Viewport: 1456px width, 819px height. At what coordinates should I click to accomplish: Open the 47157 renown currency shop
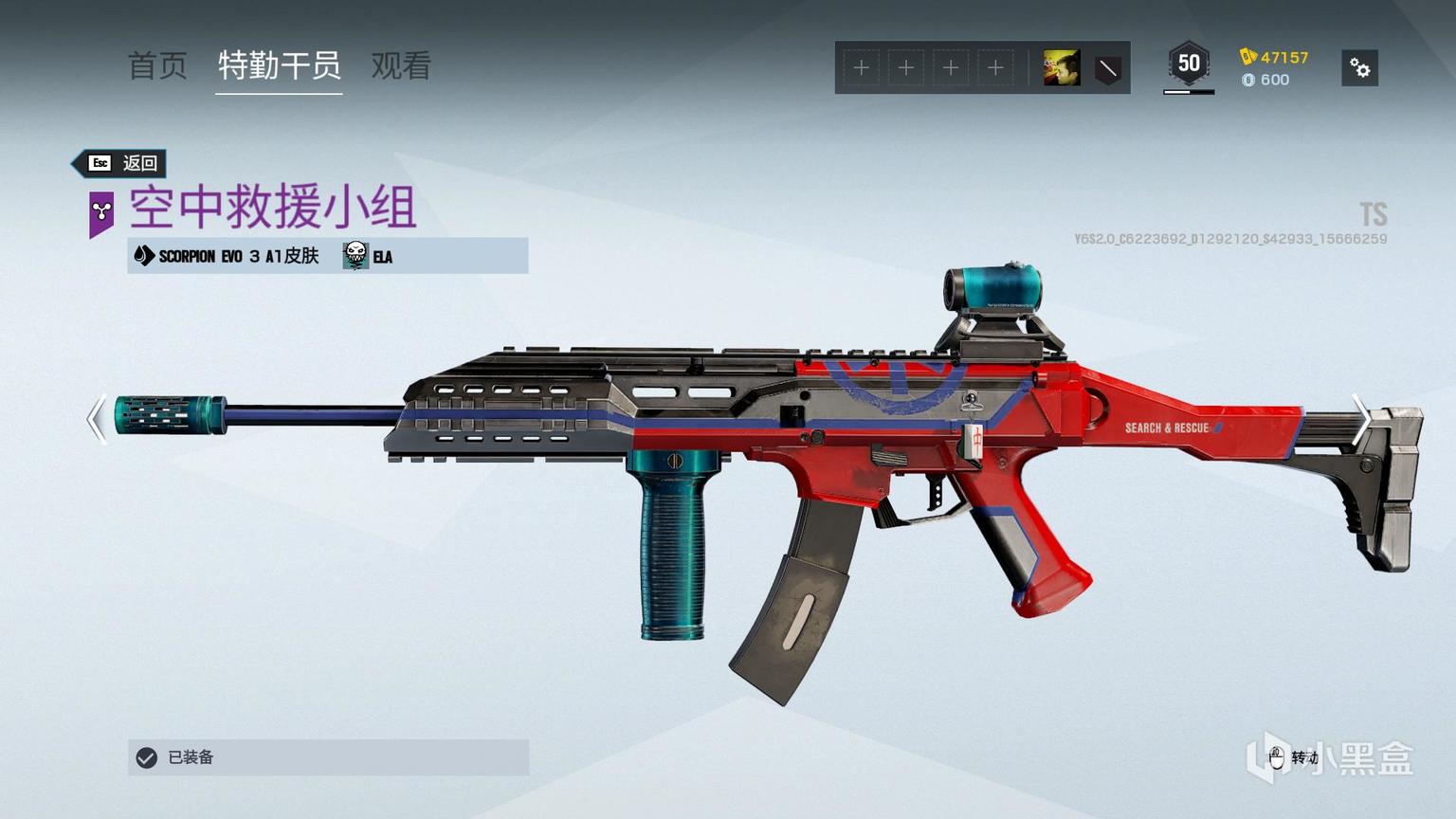tap(1274, 58)
